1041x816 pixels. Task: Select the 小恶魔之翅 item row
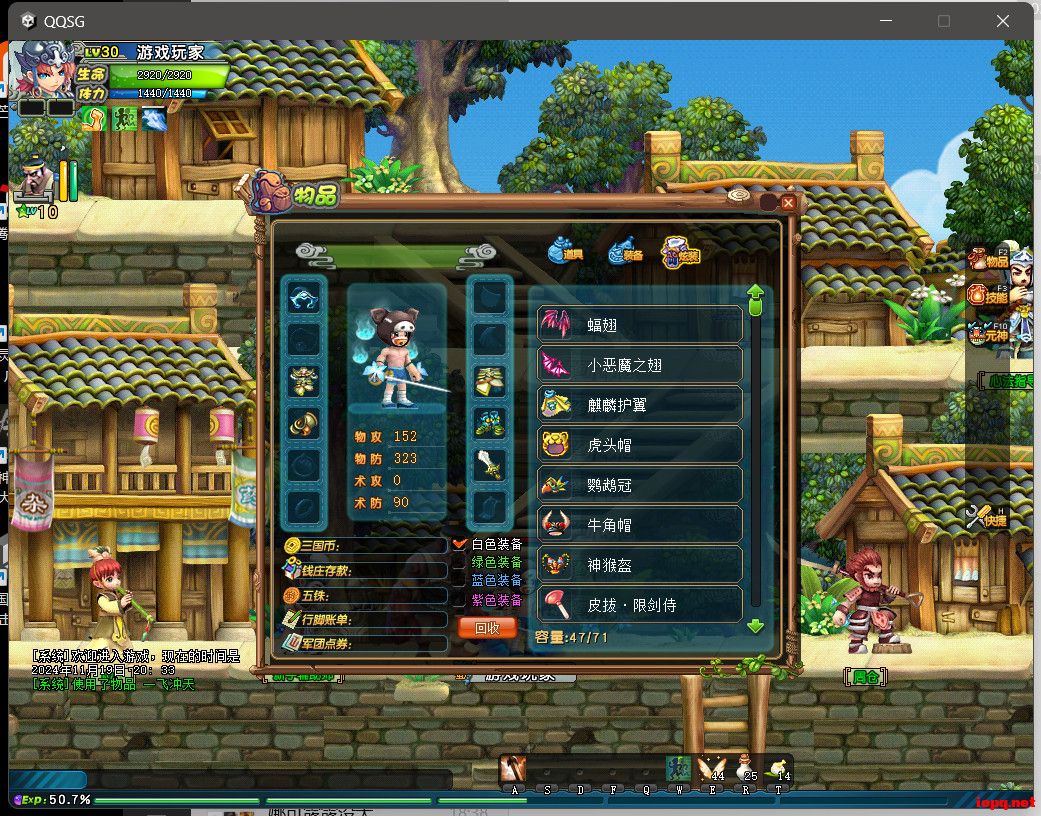coord(640,365)
